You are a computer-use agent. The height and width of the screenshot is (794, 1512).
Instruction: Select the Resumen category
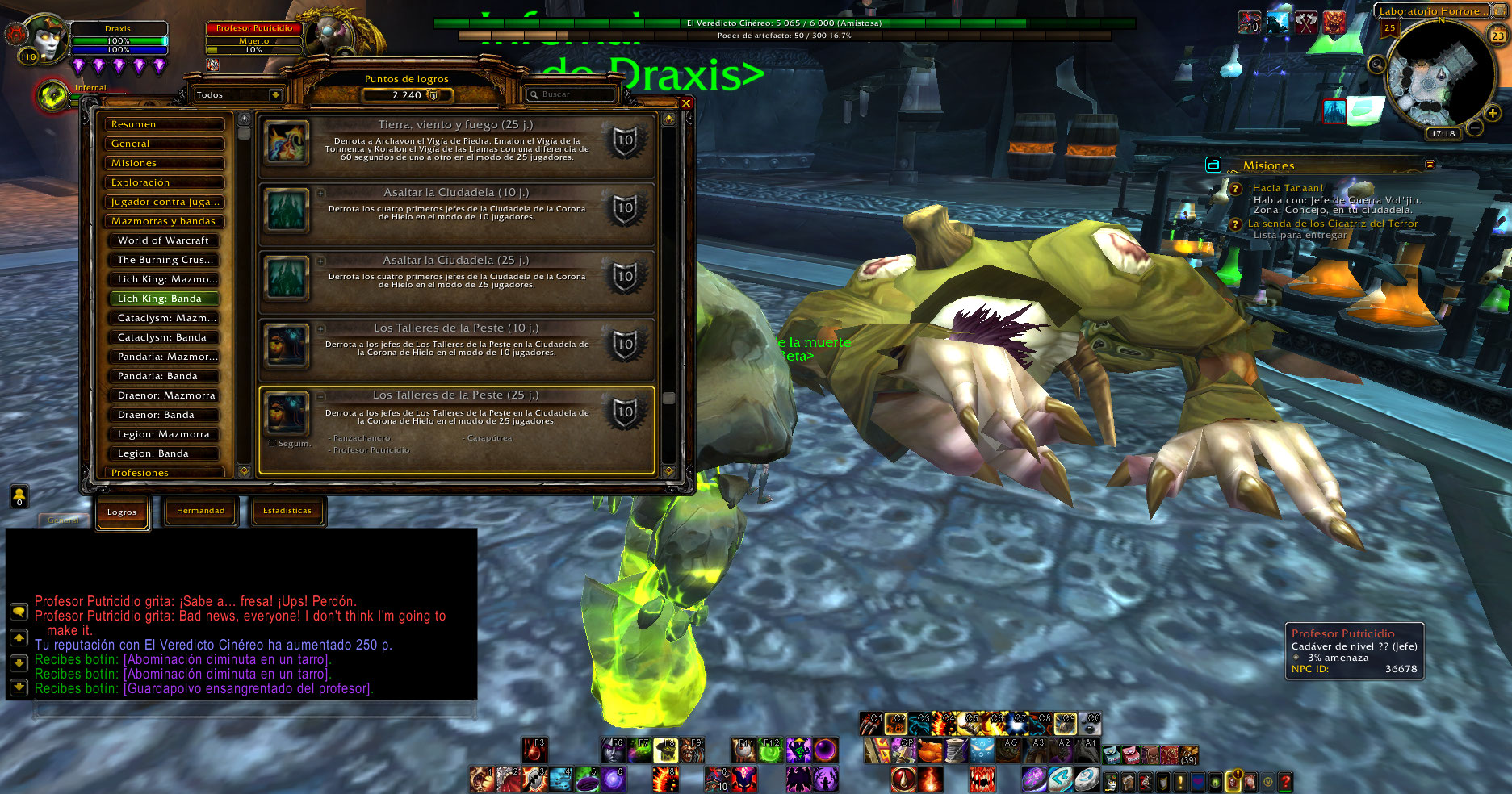point(164,124)
